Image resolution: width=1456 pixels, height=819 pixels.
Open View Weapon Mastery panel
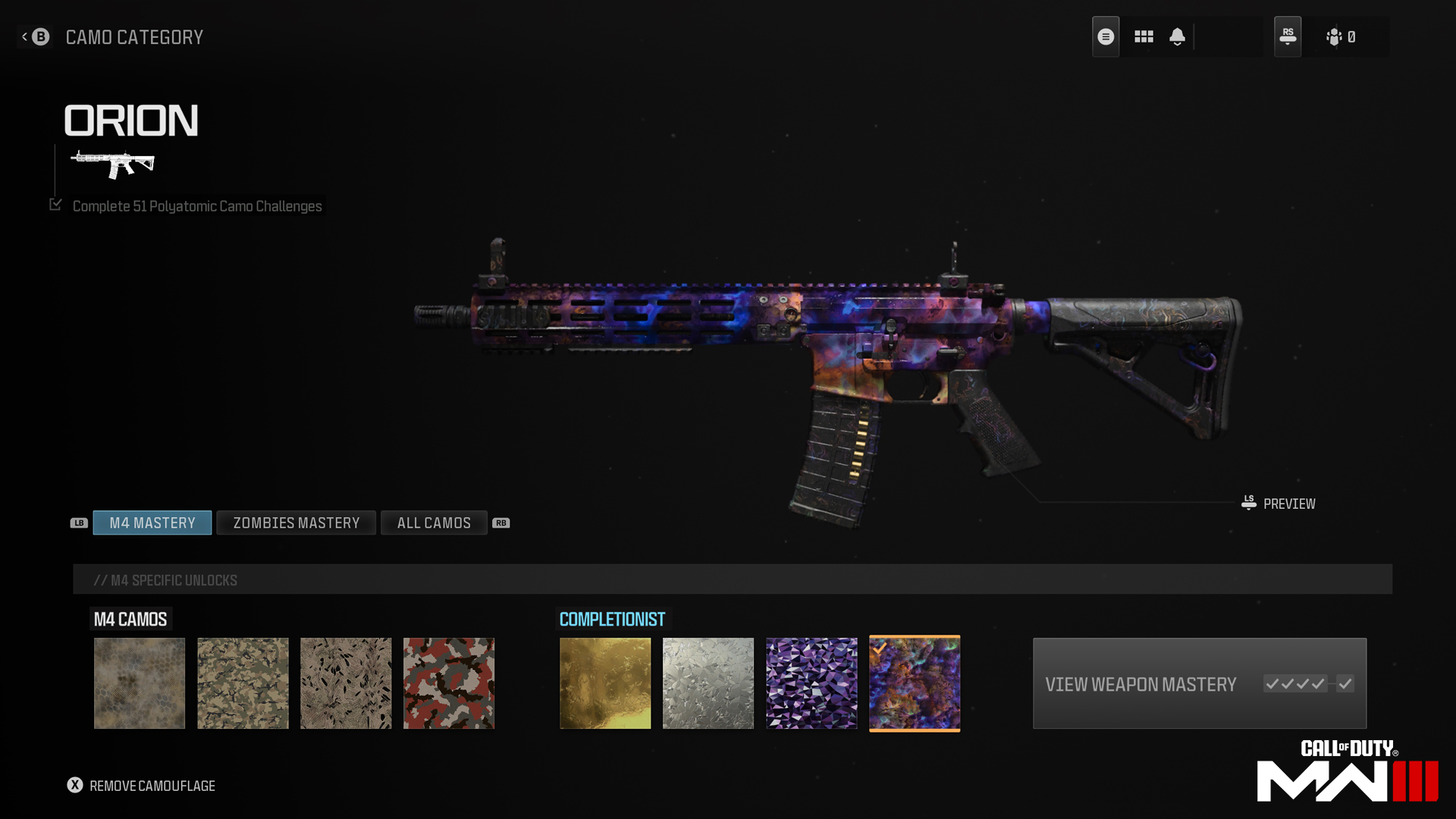(x=1199, y=683)
